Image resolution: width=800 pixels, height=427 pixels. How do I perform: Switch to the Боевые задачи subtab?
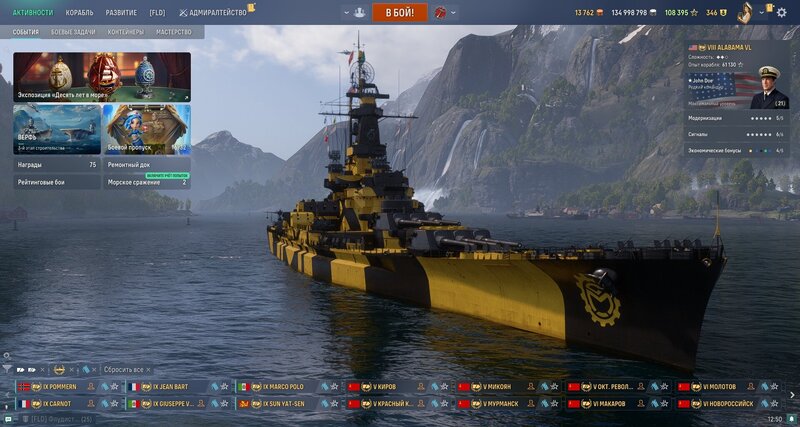(x=75, y=32)
